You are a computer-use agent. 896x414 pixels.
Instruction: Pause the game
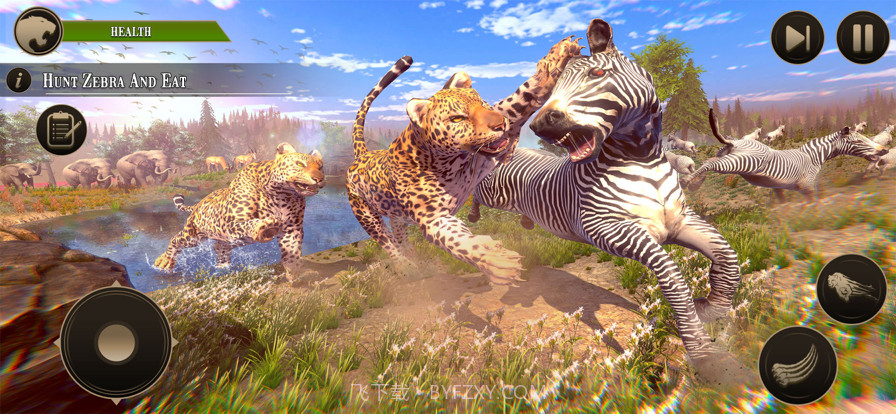862,37
